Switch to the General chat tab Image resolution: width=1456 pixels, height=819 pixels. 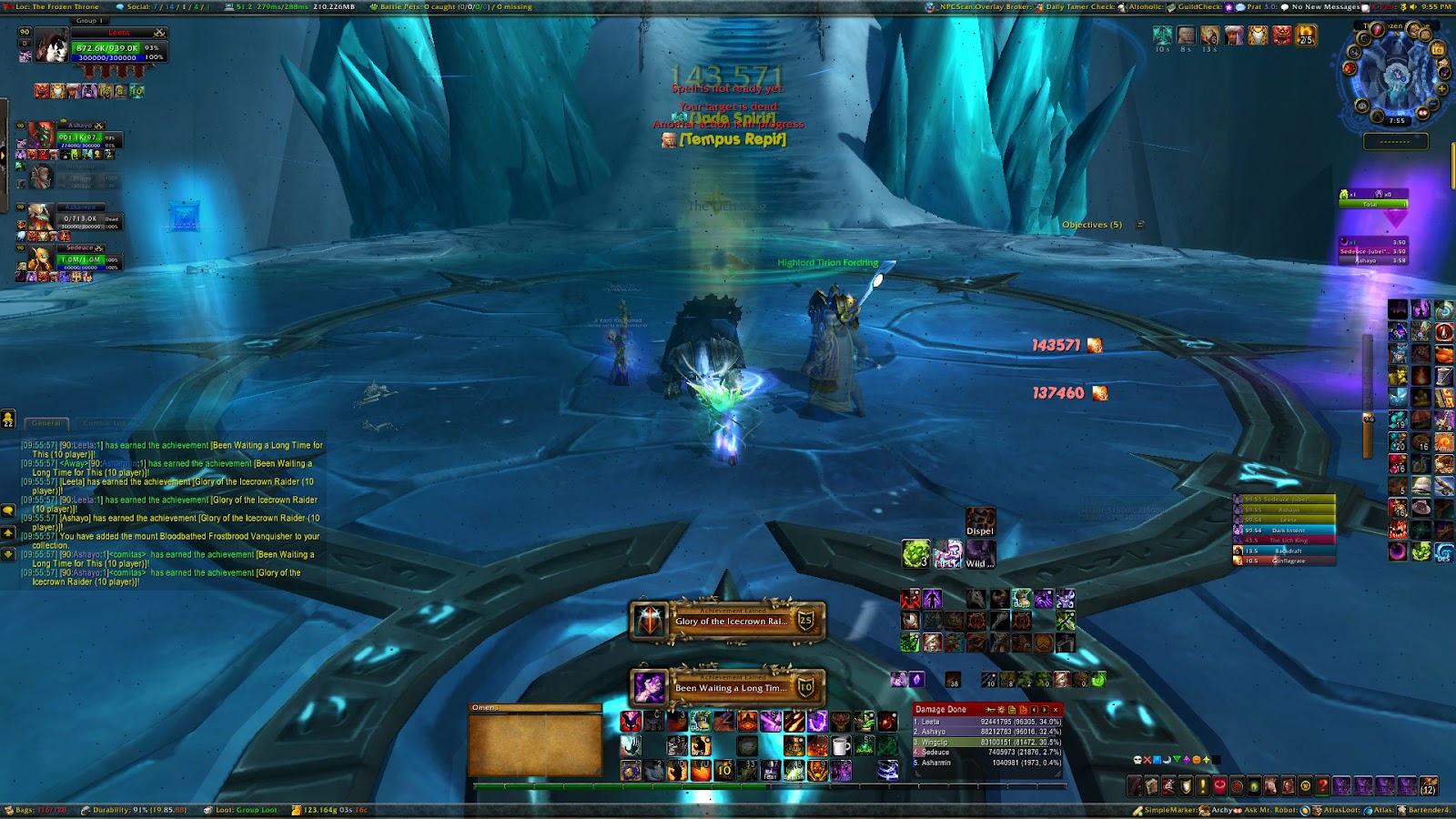pyautogui.click(x=46, y=423)
